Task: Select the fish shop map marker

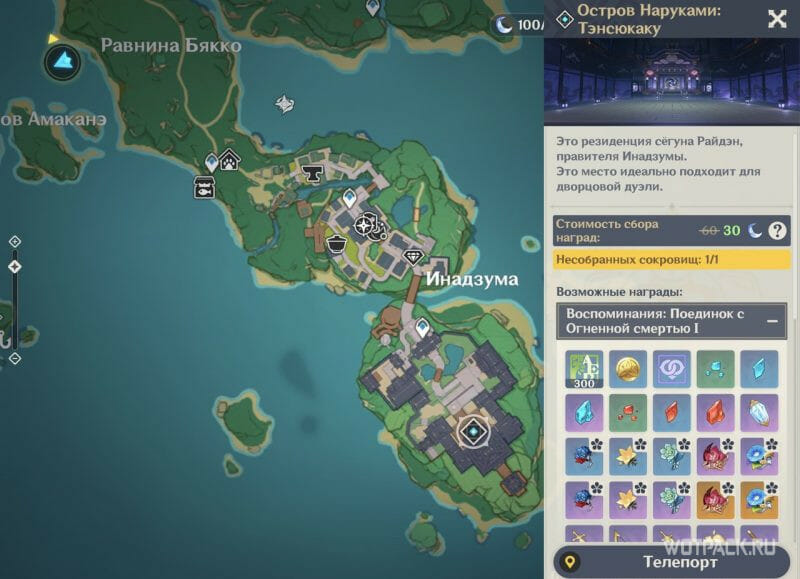Action: point(207,186)
